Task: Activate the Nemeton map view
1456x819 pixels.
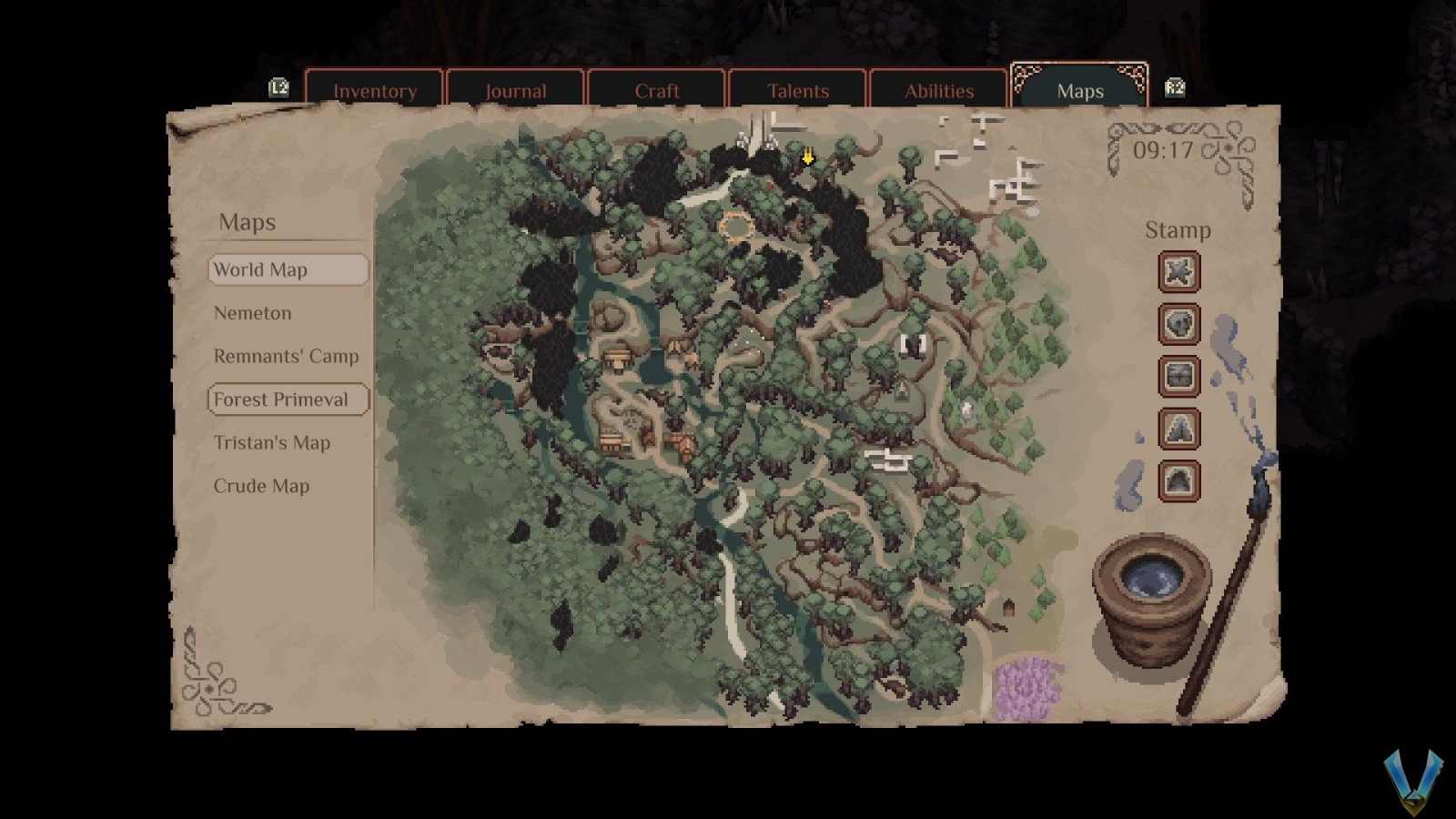Action: click(x=252, y=312)
